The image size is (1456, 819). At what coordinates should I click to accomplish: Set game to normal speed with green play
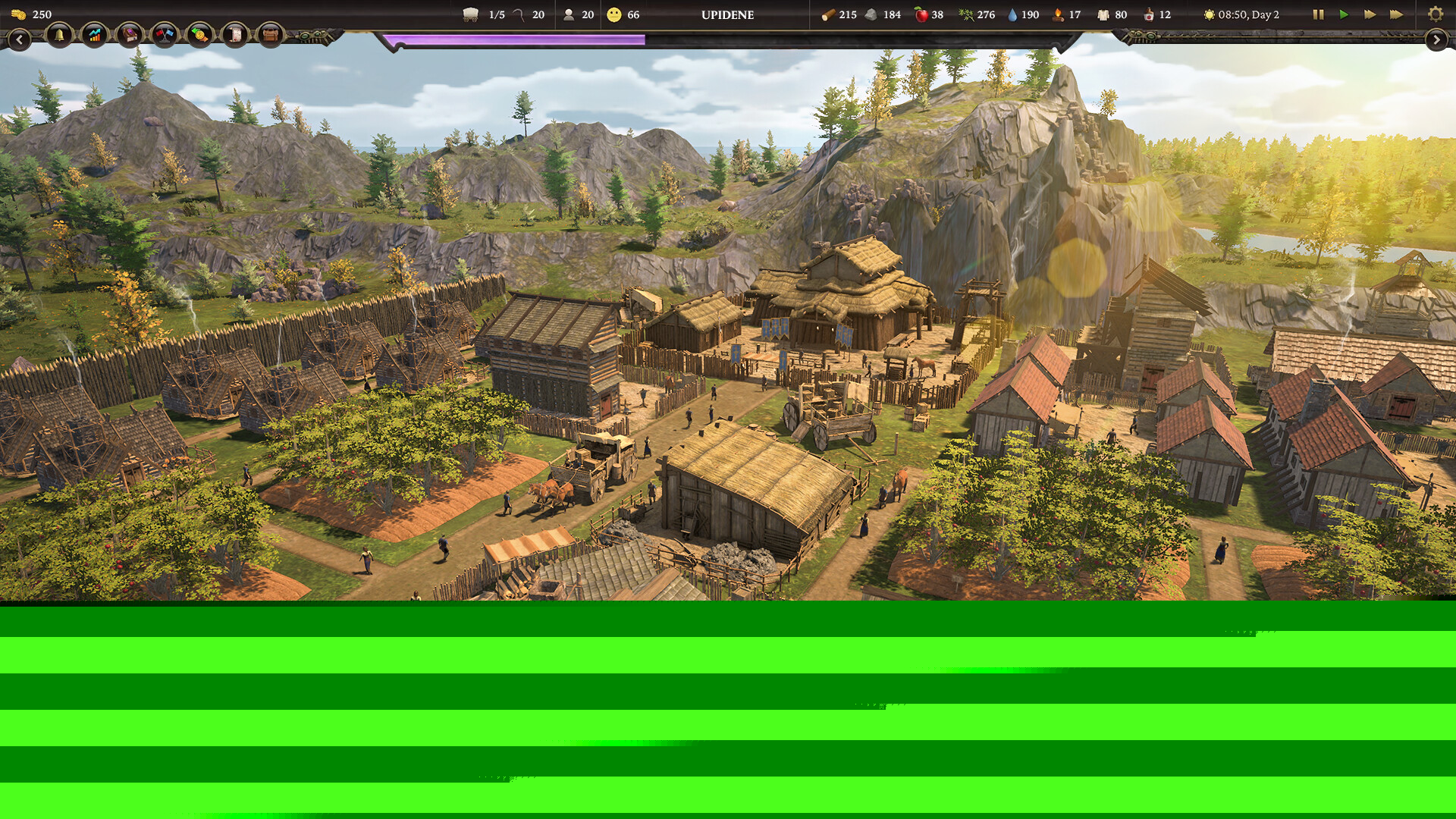tap(1344, 14)
